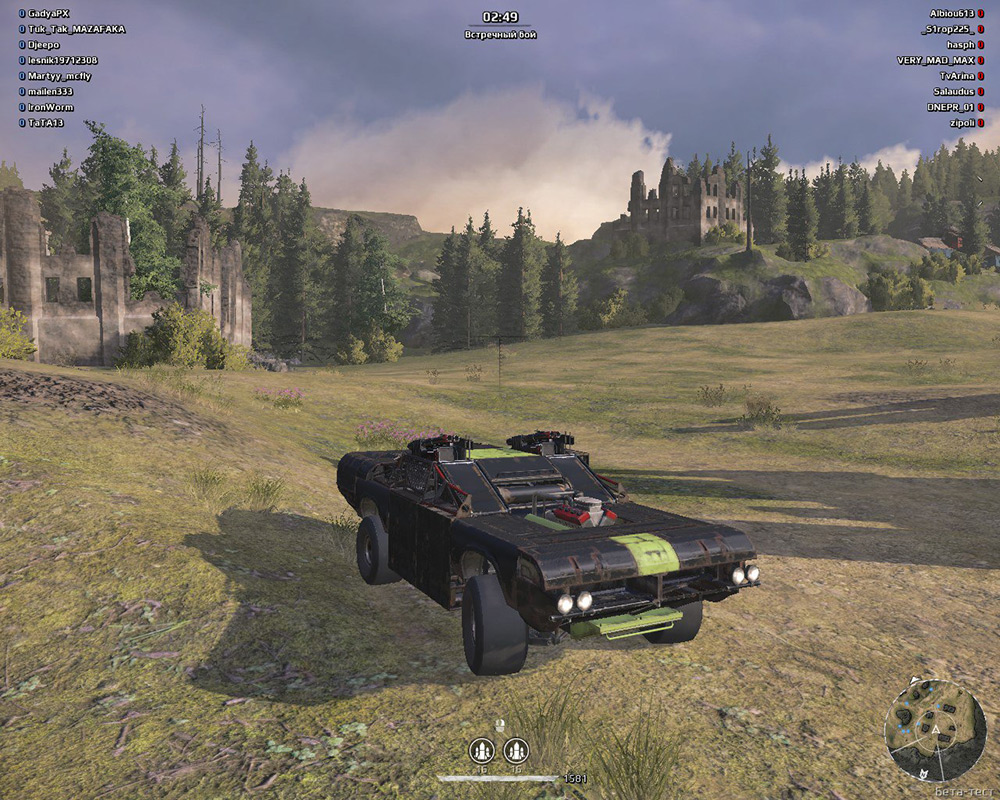
Task: Select IronWorm from the team list
Action: tap(50, 107)
